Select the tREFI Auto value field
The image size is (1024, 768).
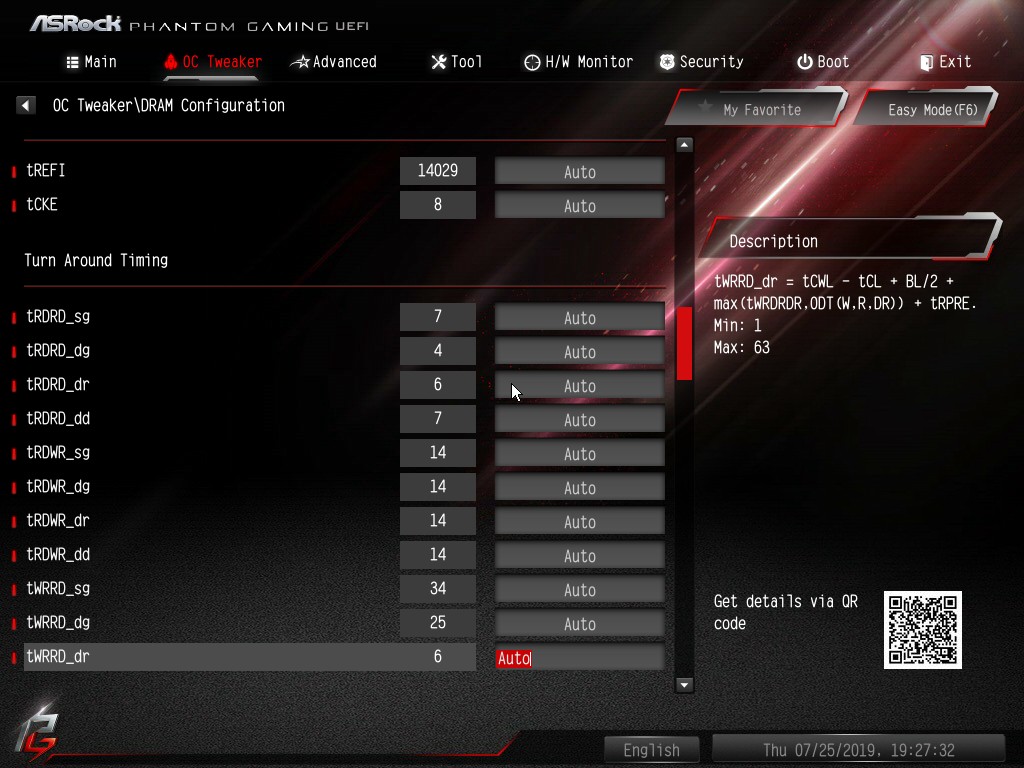click(580, 172)
